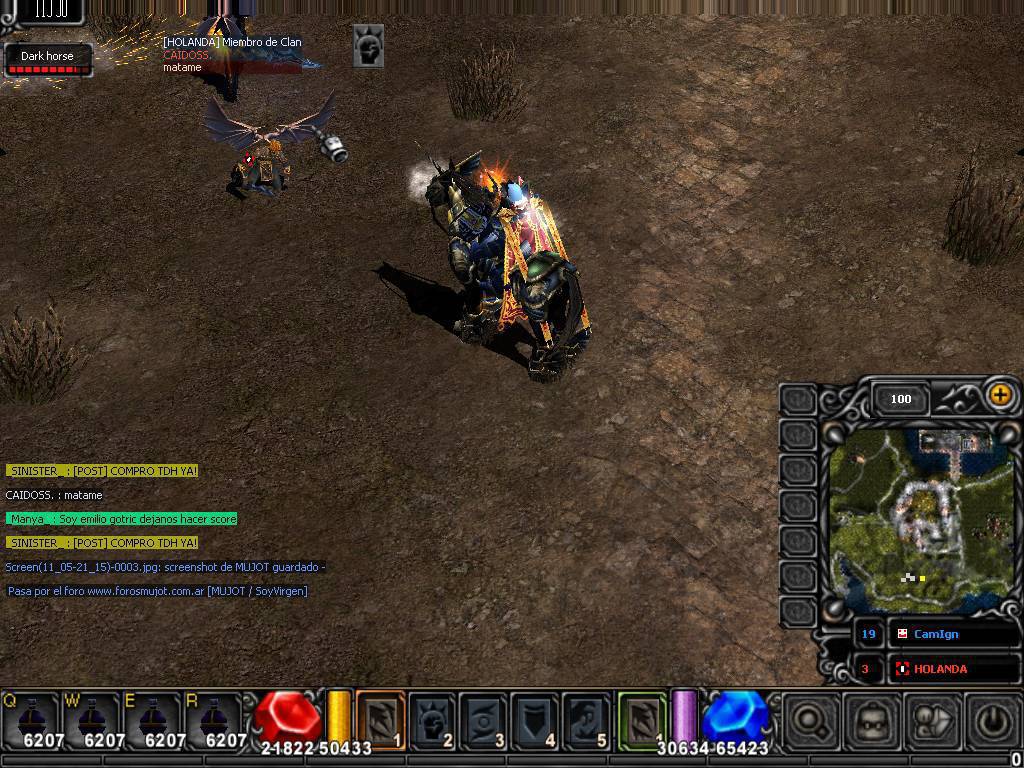1024x768 pixels.
Task: Click on the minimap
Action: (x=920, y=515)
